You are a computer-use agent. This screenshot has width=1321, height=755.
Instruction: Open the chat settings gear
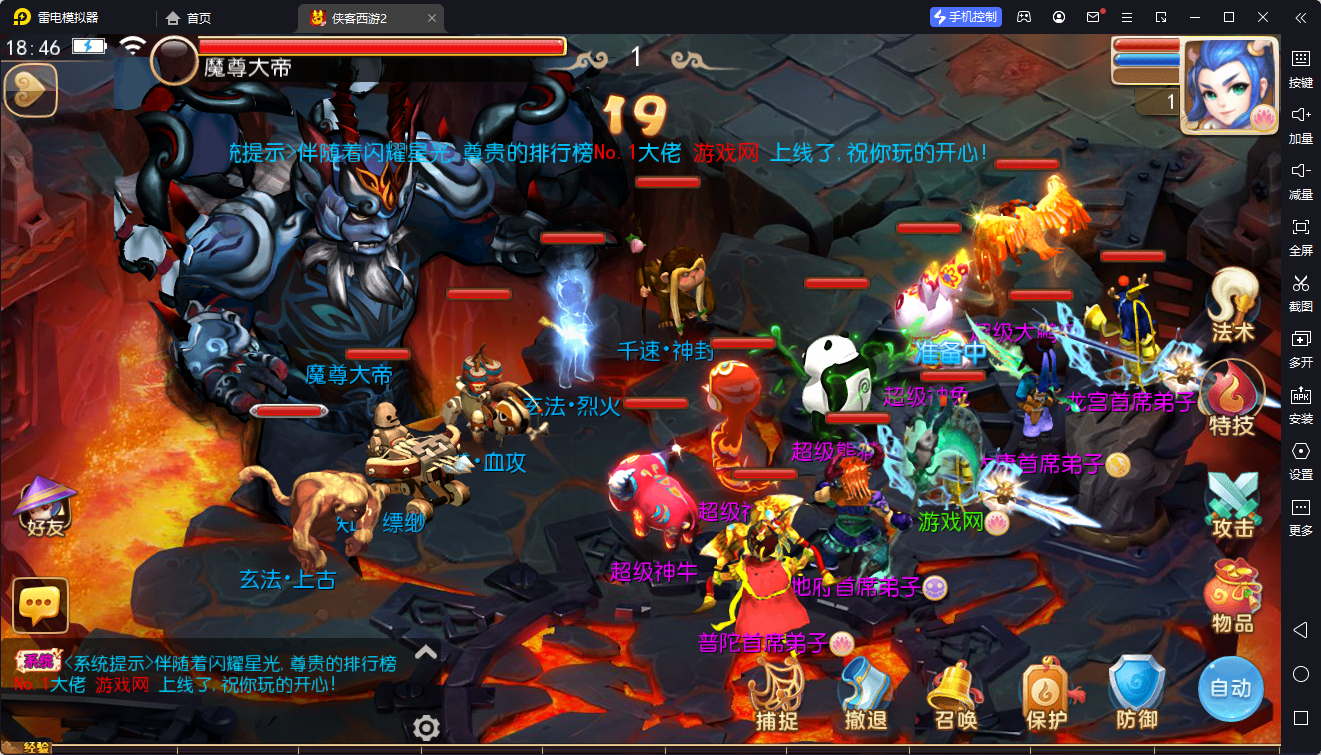coord(427,727)
